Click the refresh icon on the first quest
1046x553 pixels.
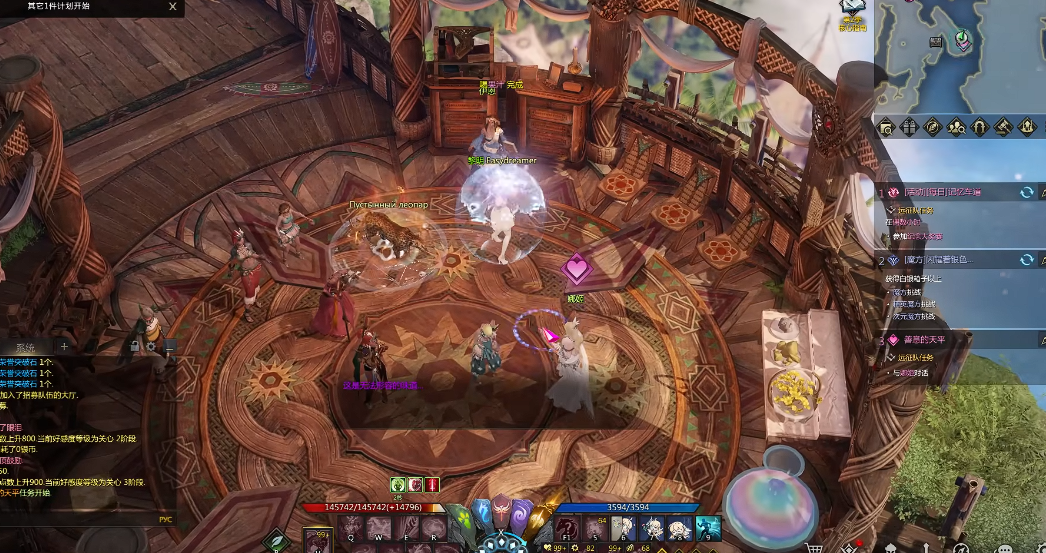[1026, 192]
